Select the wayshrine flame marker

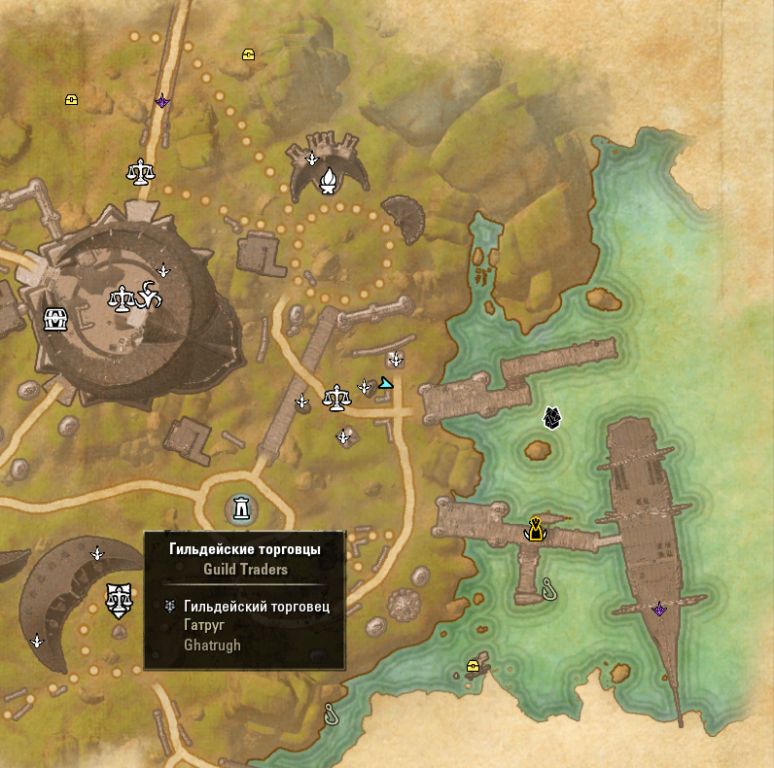pyautogui.click(x=327, y=180)
